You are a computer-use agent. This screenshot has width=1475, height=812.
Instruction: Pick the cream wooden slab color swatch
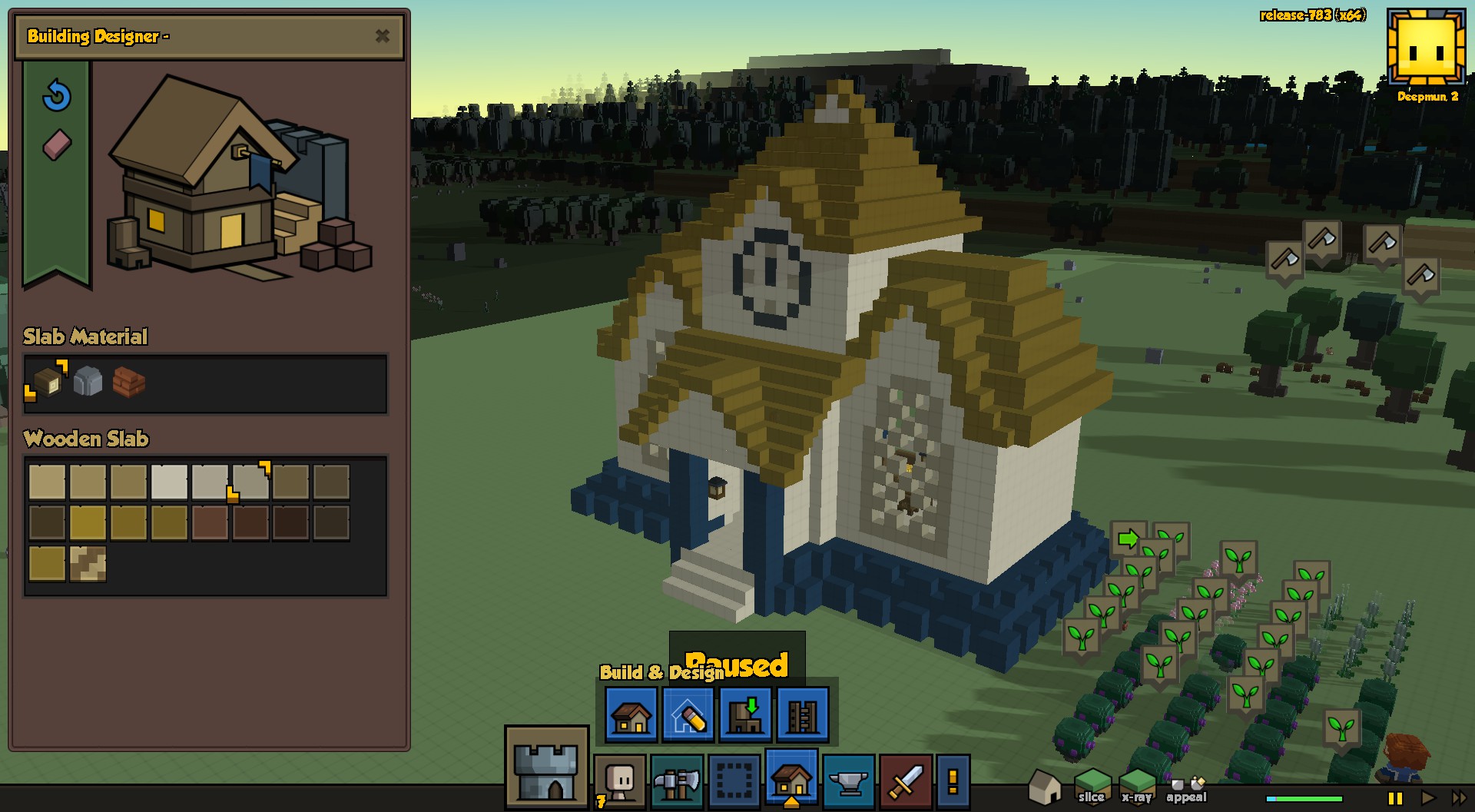[x=167, y=482]
